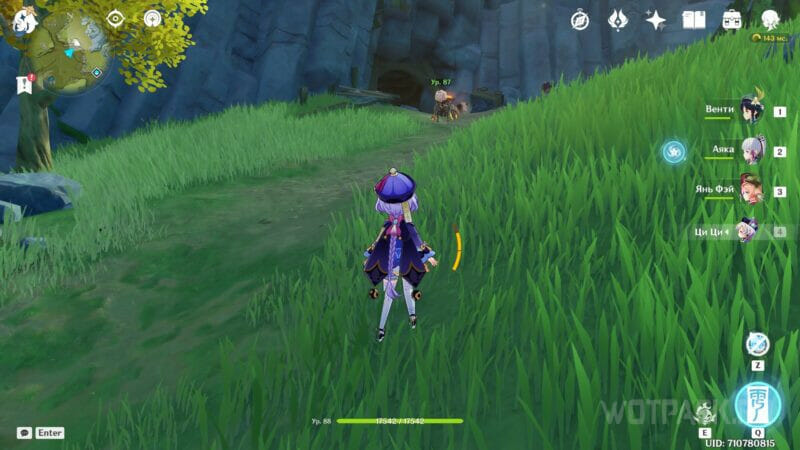
Task: Click the eye-shaped icon beside the minimap
Action: (116, 18)
